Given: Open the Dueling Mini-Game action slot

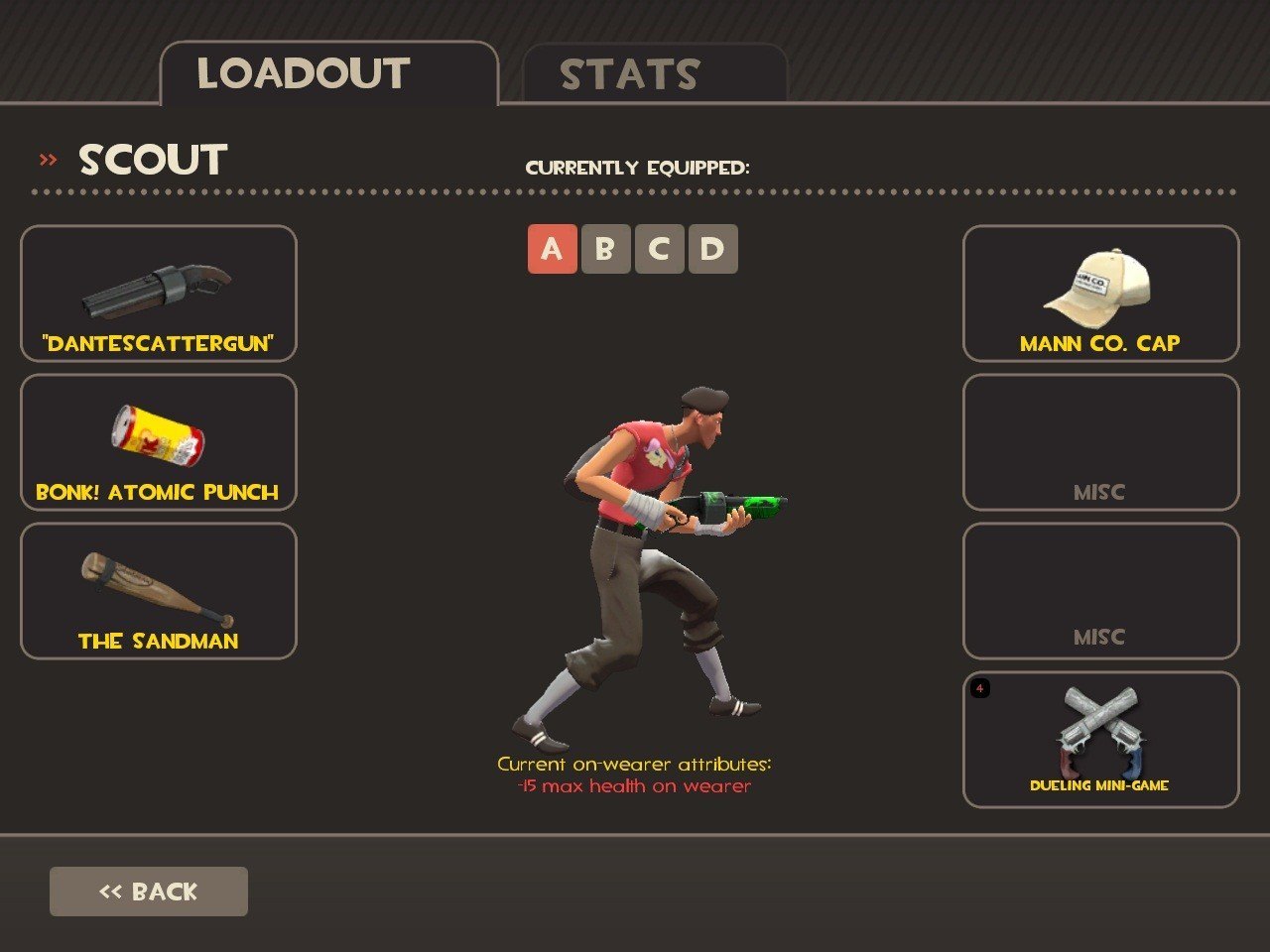Looking at the screenshot, I should tap(1100, 740).
